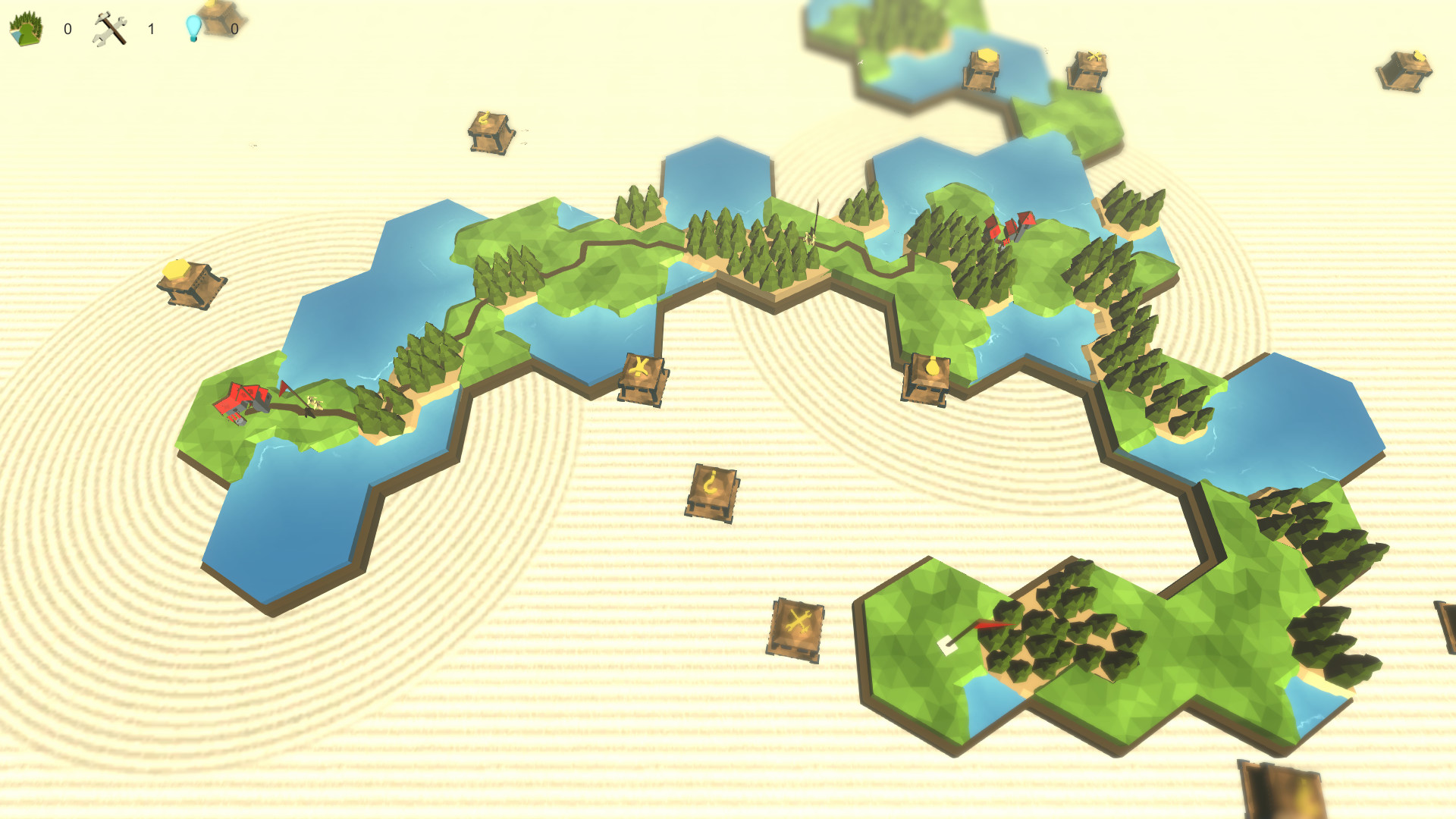1456x819 pixels.
Task: Select the crossed hammer and wrench counter
Action: (x=110, y=25)
